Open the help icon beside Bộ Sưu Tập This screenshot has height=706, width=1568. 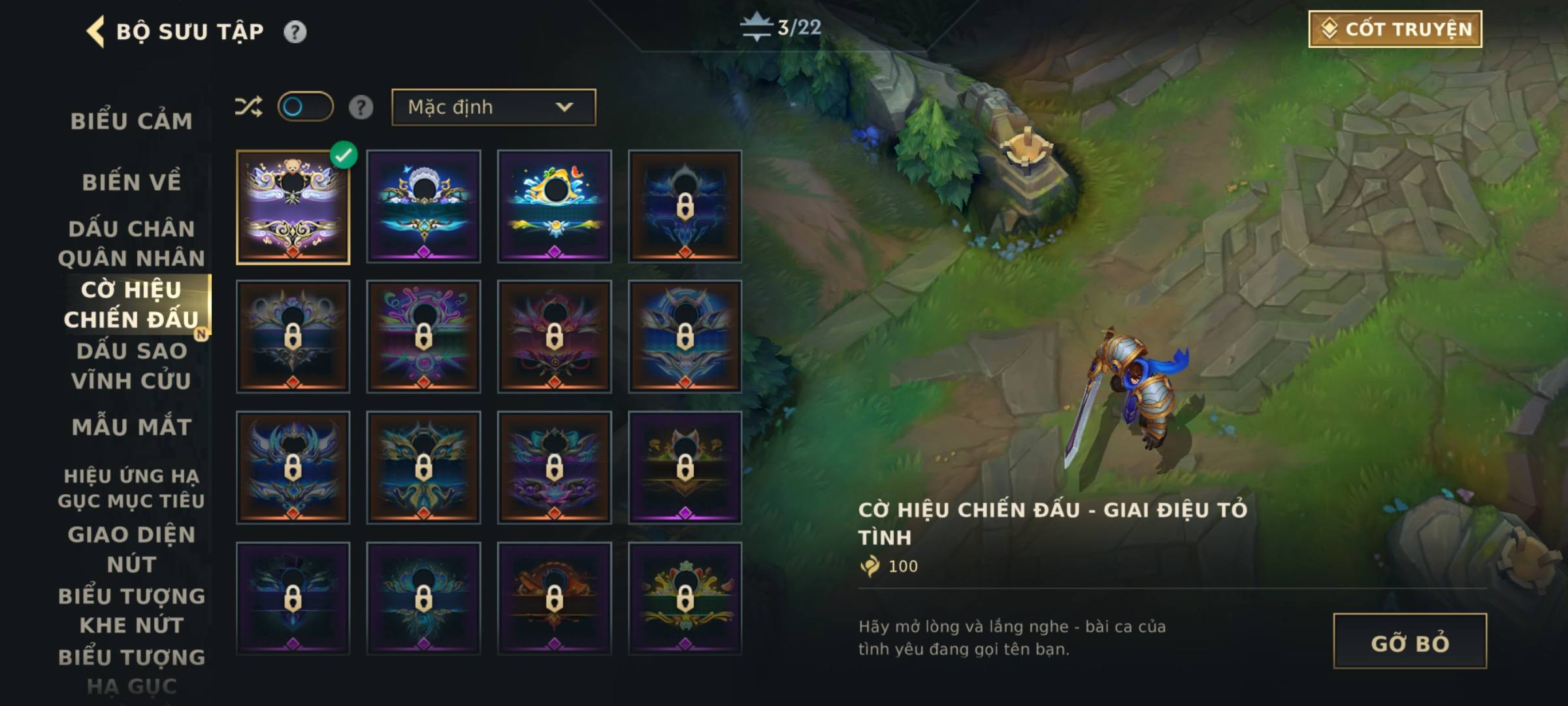click(295, 31)
